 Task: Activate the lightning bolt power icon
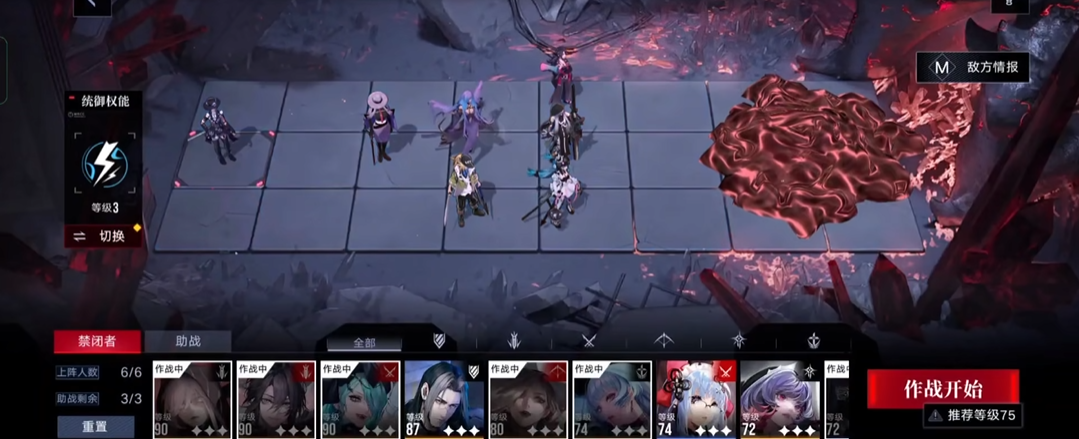pyautogui.click(x=103, y=163)
